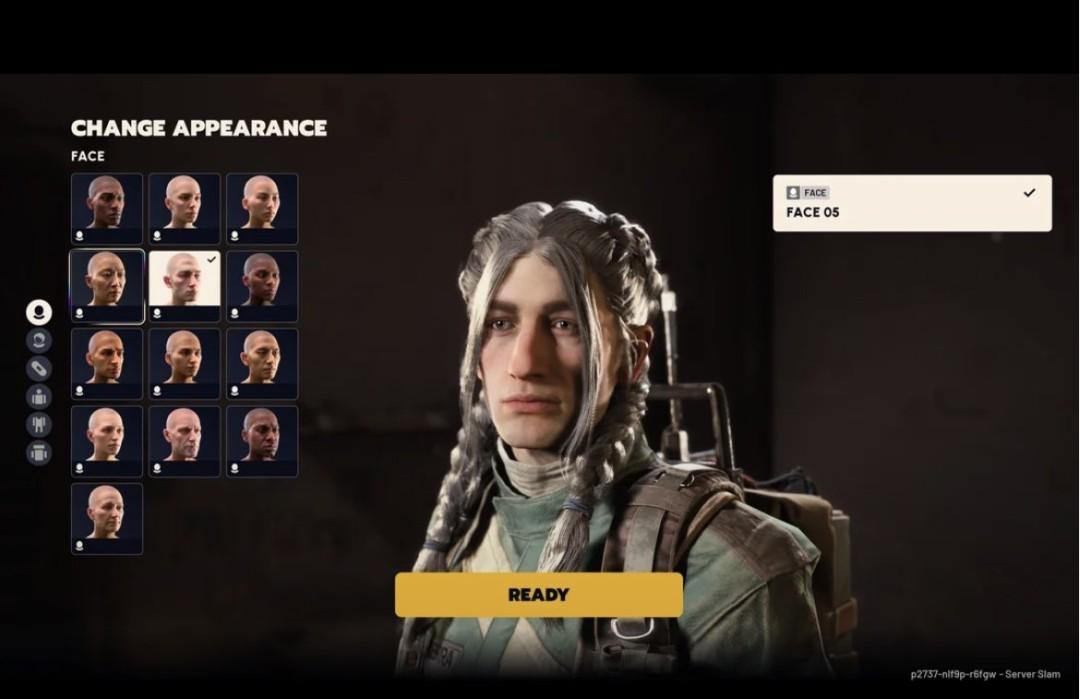Pick the outlined face left of the checked one

click(x=107, y=286)
